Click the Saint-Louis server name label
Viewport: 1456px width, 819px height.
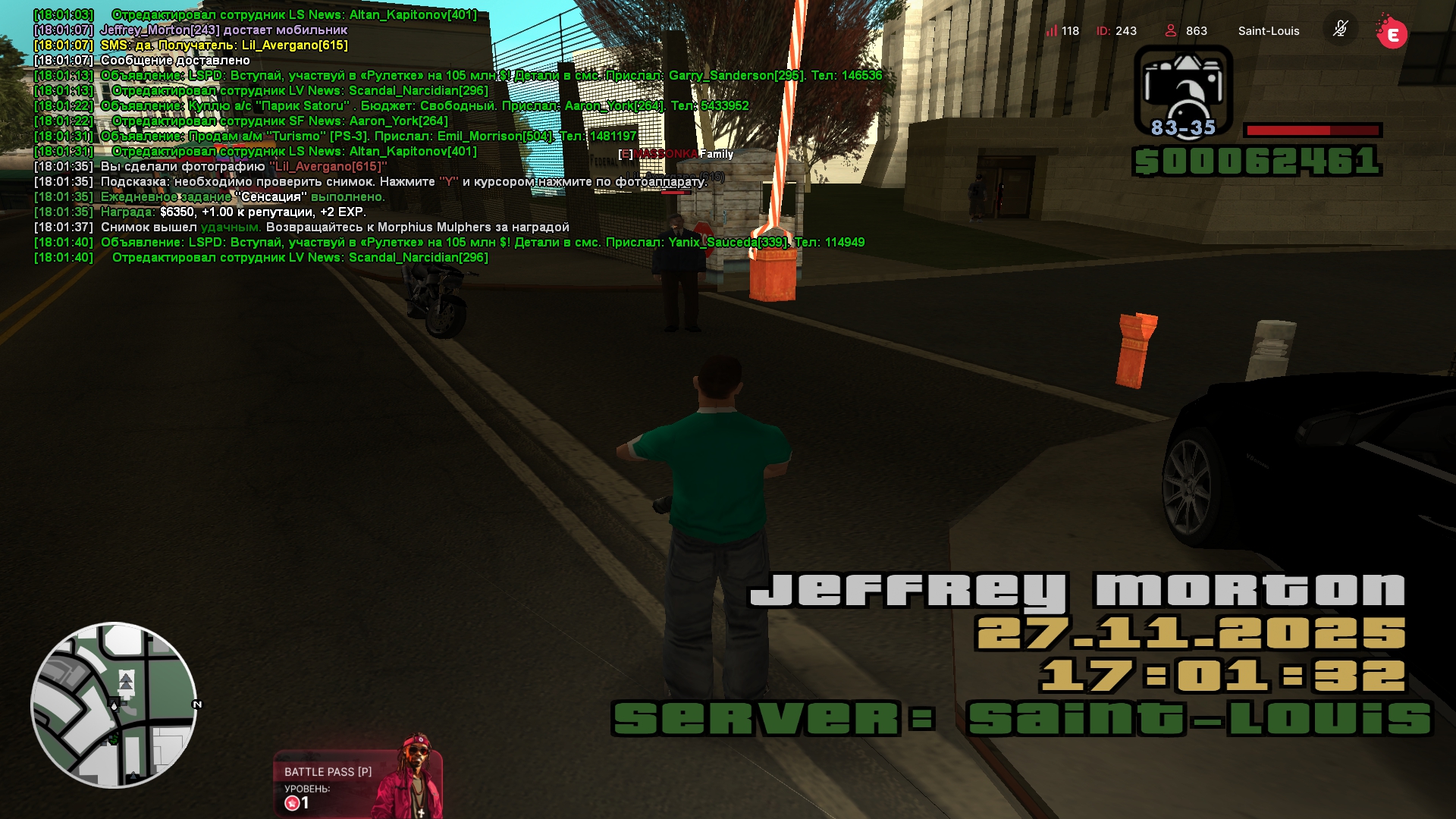pos(1268,31)
